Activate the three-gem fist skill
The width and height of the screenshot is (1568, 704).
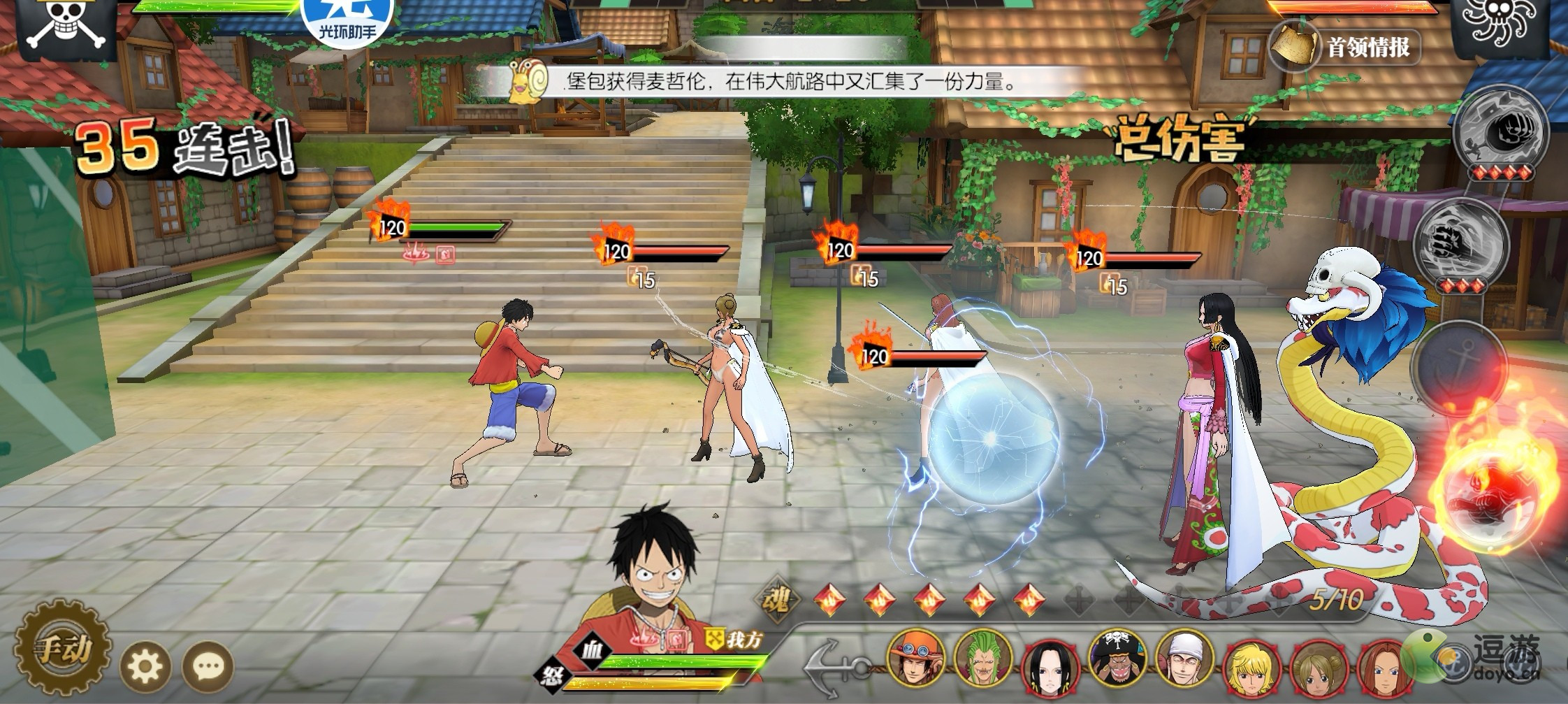(1460, 245)
